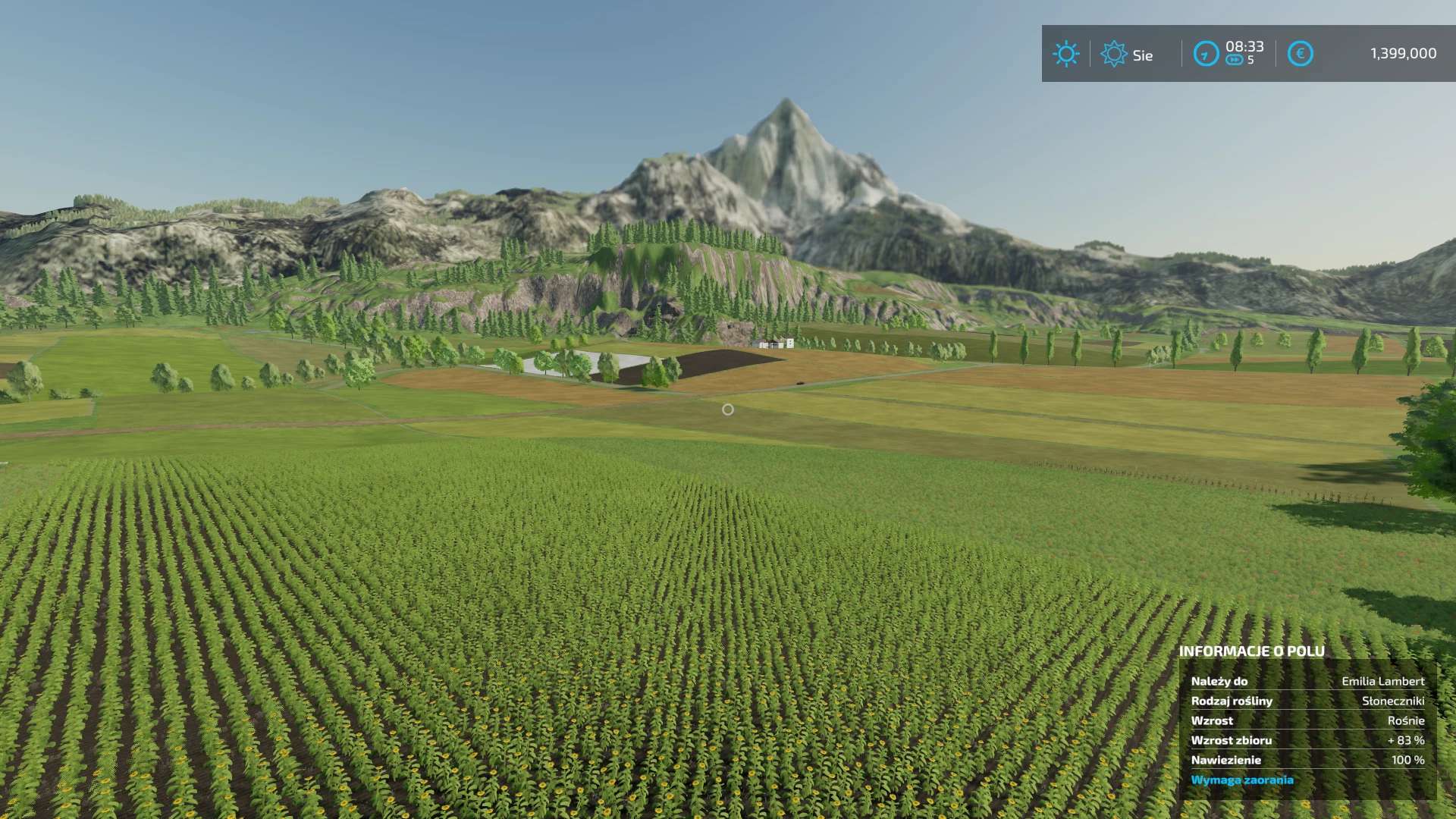Select the forecast sun icon beside Sie
This screenshot has width=1456, height=819.
1113,54
